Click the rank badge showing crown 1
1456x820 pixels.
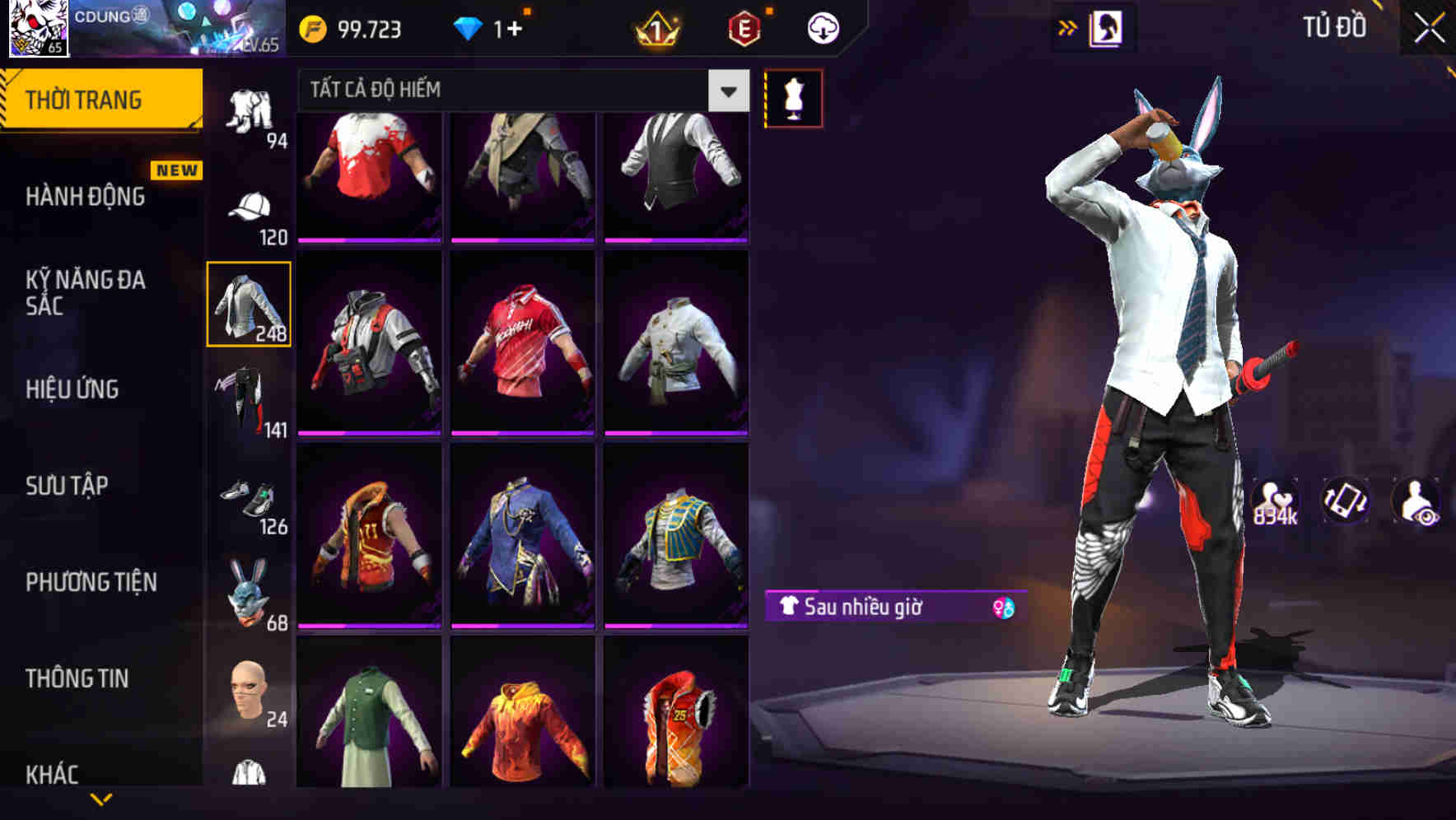[x=656, y=27]
